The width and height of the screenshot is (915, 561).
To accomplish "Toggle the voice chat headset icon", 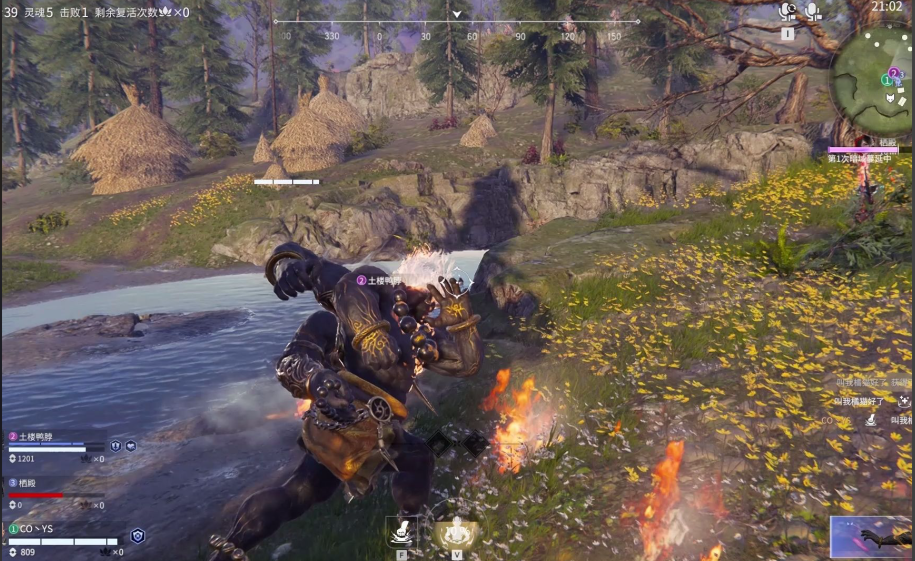I will pos(787,11).
